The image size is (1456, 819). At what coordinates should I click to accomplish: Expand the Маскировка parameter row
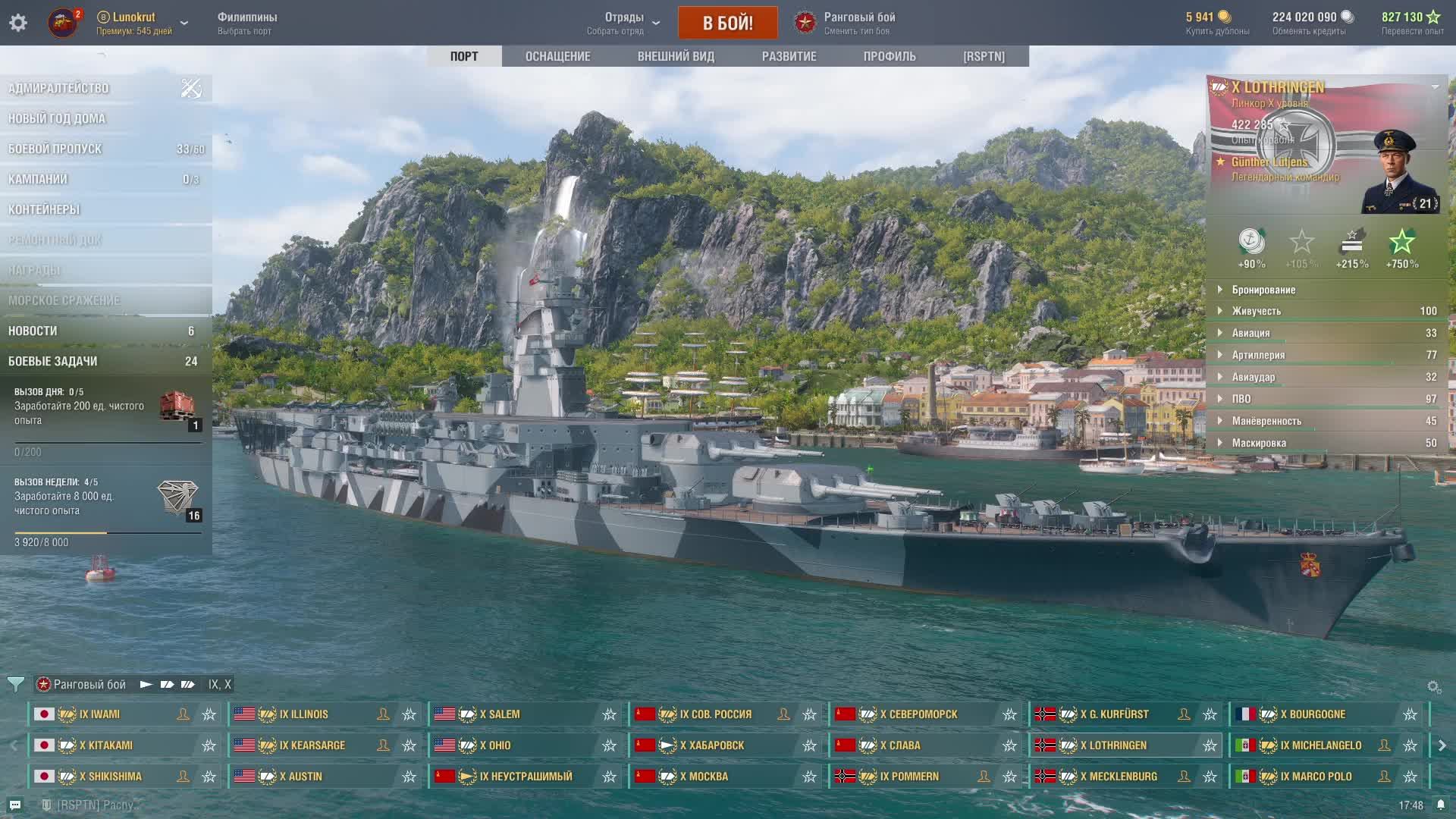coord(1259,443)
